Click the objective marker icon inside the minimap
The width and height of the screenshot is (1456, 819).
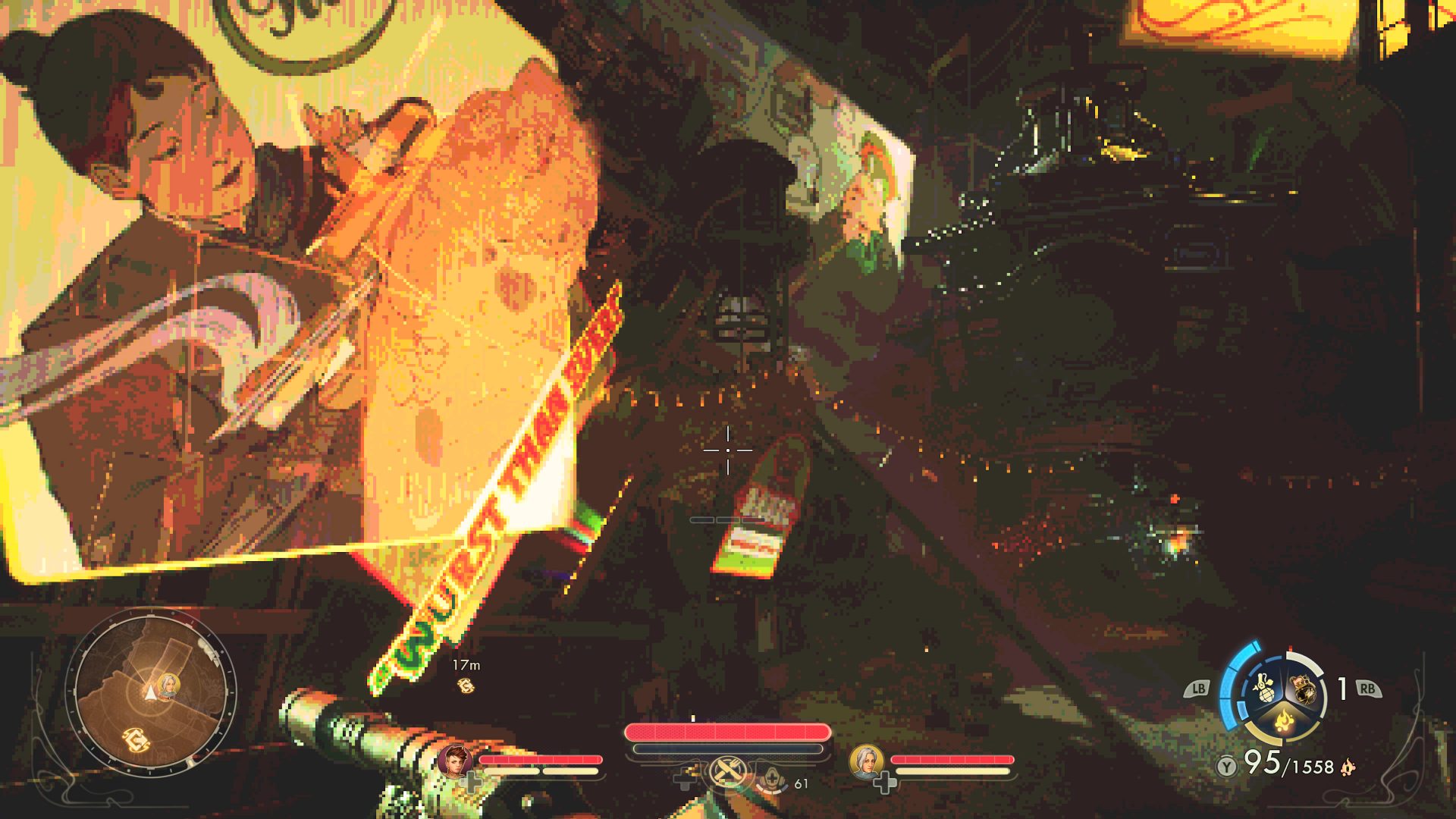pyautogui.click(x=136, y=739)
